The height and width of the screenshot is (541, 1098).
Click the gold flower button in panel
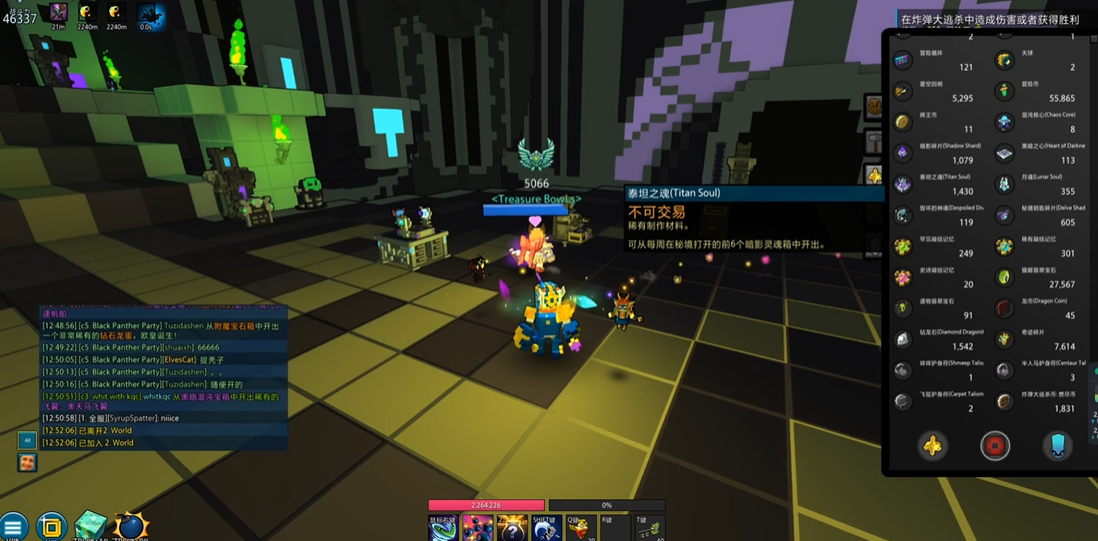click(932, 446)
